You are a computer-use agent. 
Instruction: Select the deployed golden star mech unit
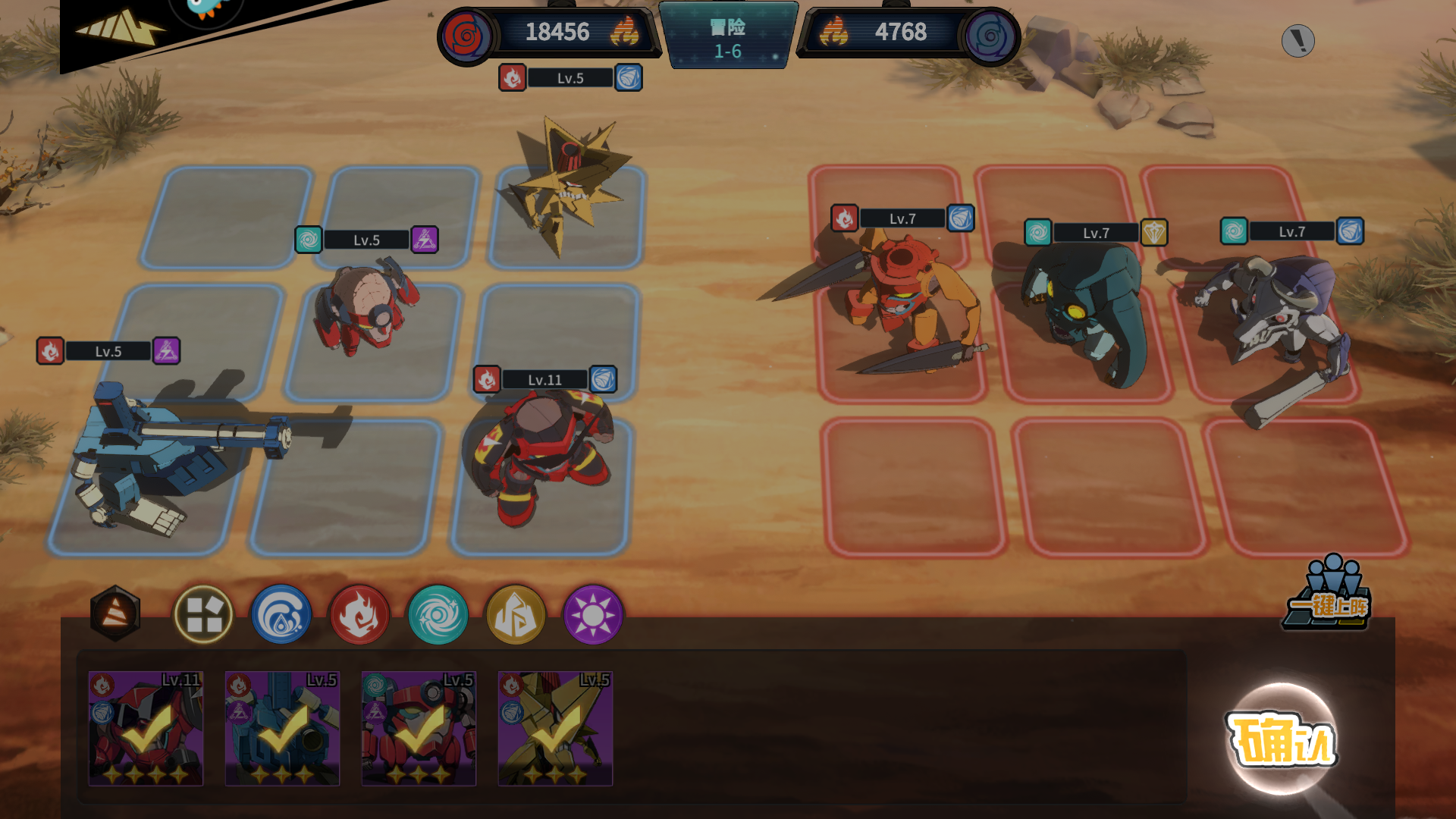tap(569, 186)
